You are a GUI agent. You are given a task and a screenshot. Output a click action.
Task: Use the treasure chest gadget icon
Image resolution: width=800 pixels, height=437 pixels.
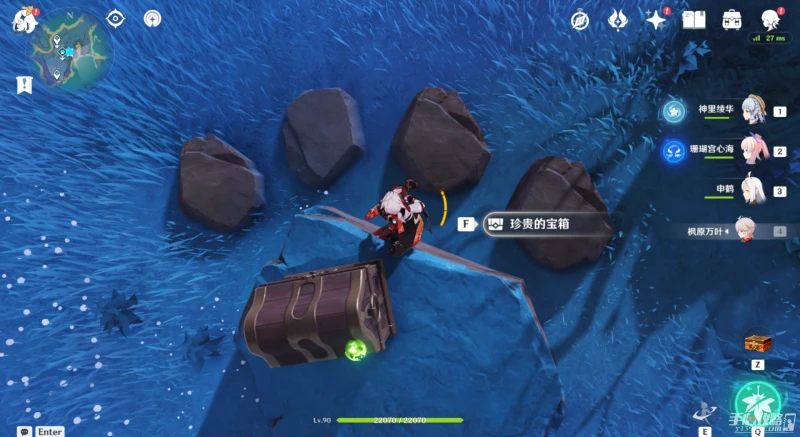757,343
